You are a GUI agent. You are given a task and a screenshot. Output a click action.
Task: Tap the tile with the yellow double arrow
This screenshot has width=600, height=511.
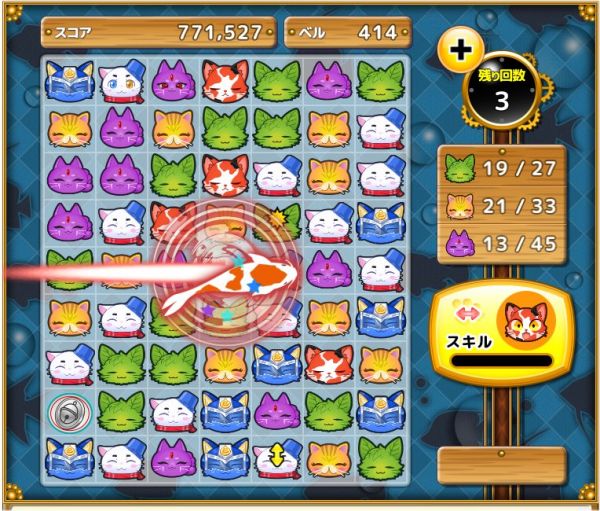(276, 456)
